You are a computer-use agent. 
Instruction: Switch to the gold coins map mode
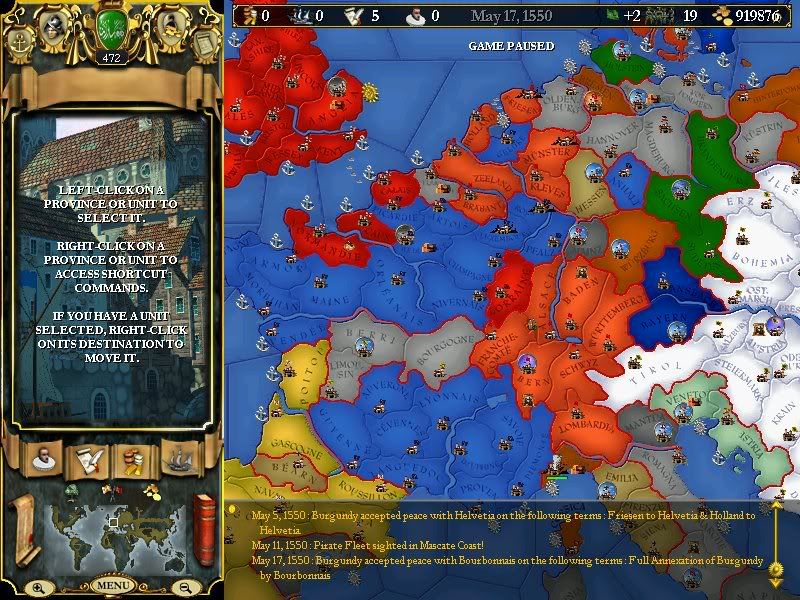pyautogui.click(x=150, y=490)
